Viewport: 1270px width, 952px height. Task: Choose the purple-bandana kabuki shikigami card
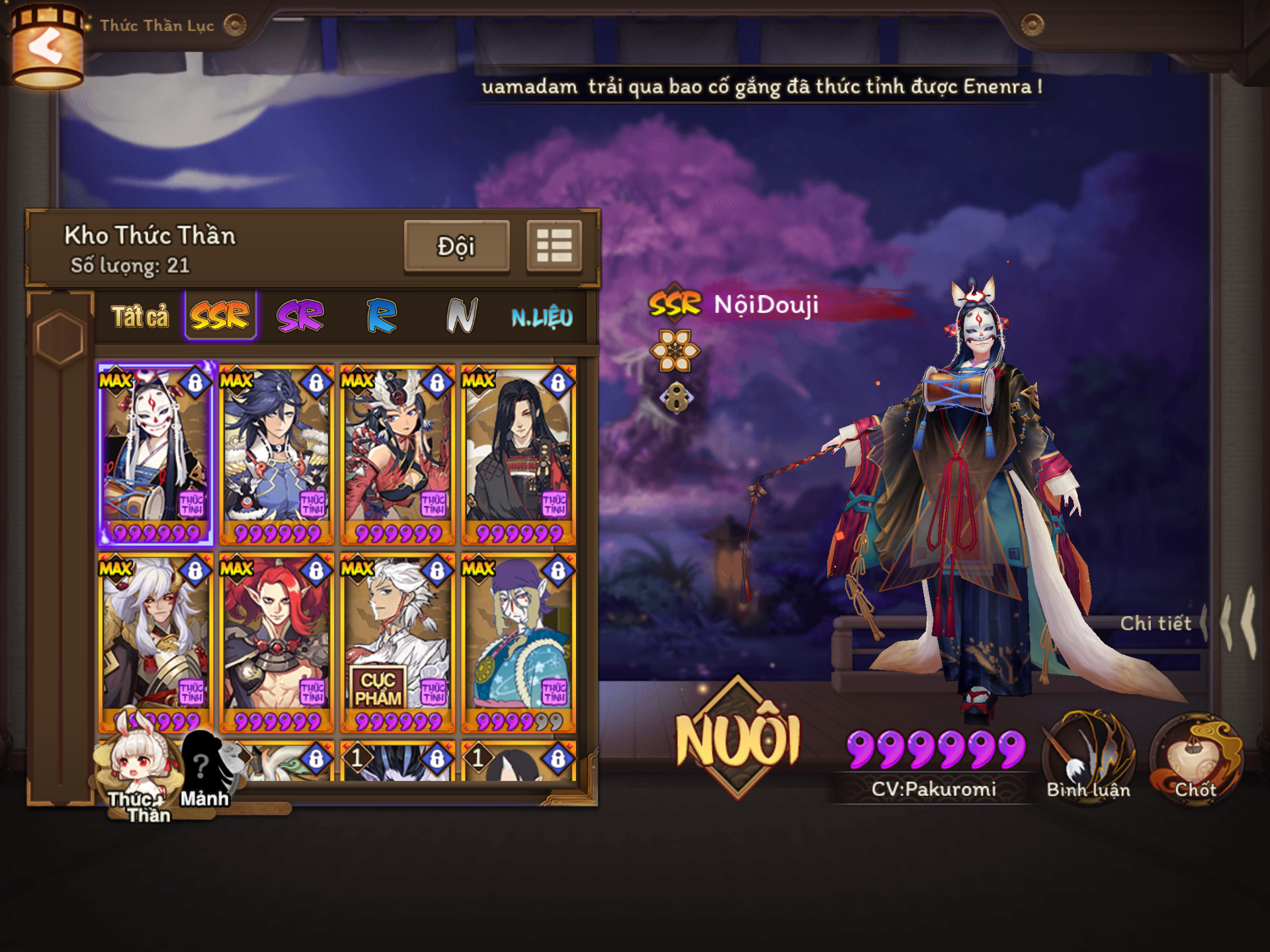pyautogui.click(x=519, y=643)
